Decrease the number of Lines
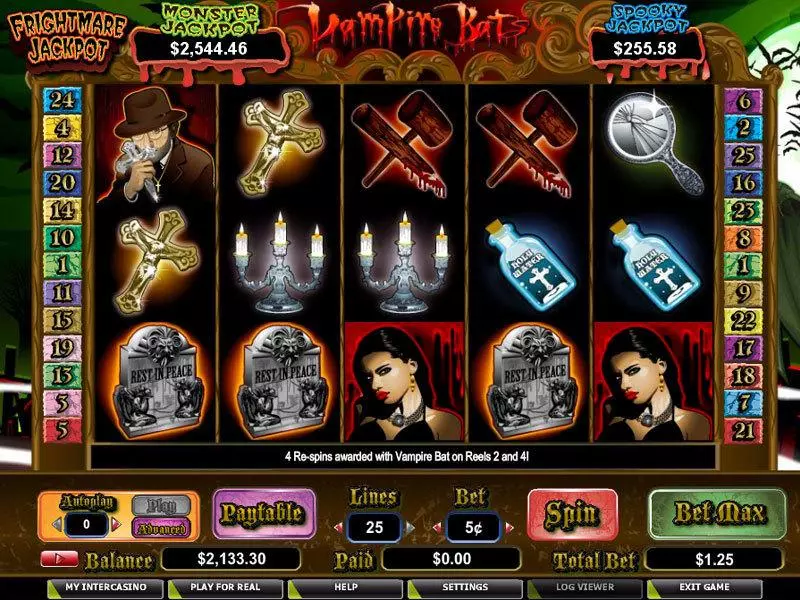The width and height of the screenshot is (800, 600). [338, 527]
